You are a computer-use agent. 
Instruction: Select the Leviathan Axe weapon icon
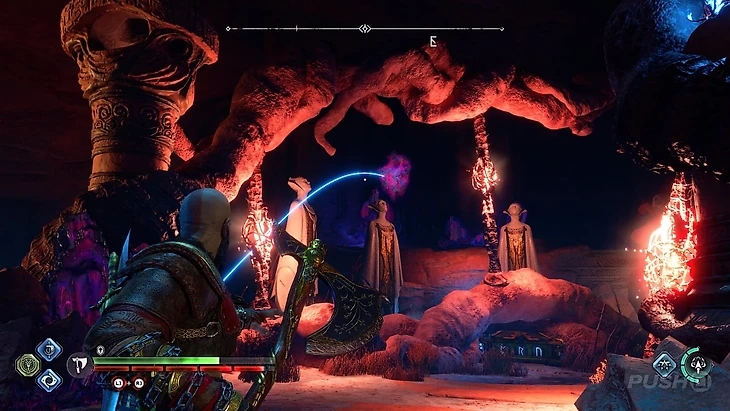coord(80,365)
